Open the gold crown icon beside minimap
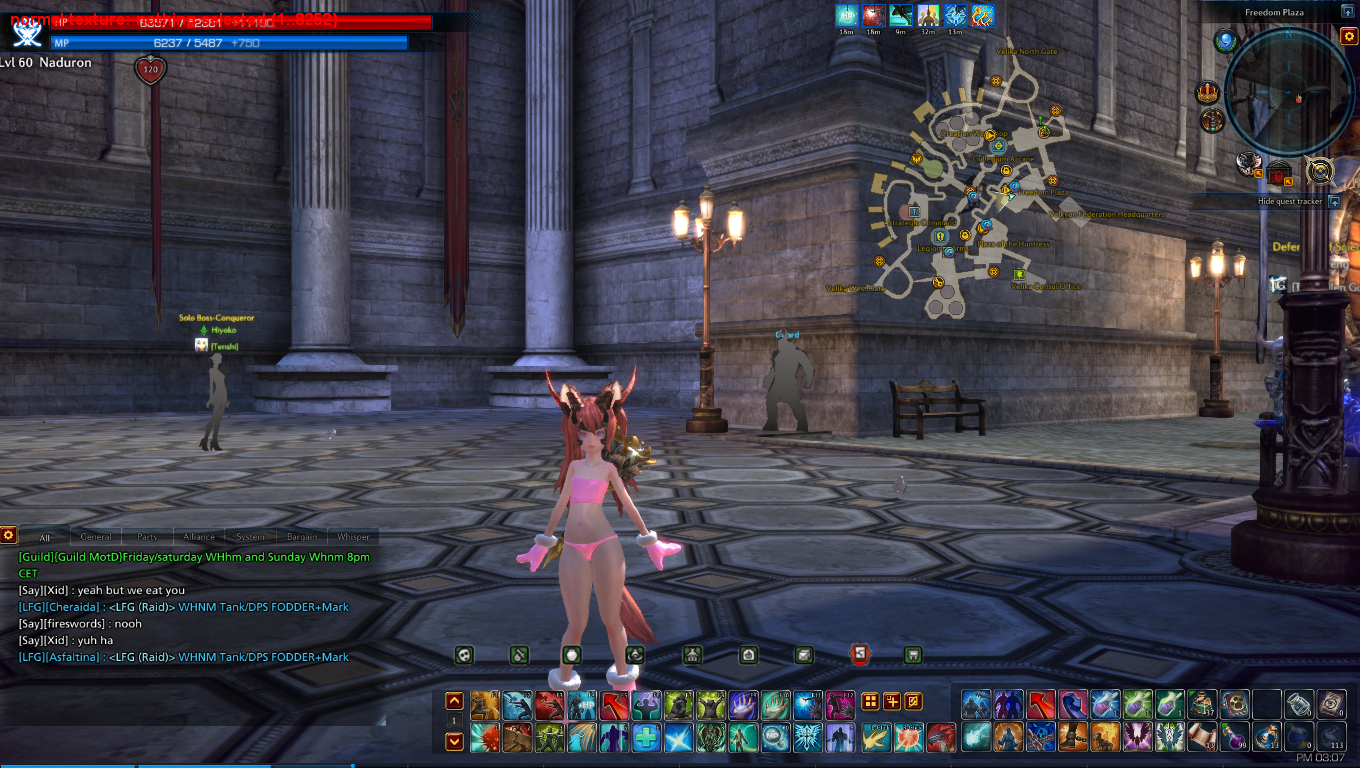 [1209, 94]
